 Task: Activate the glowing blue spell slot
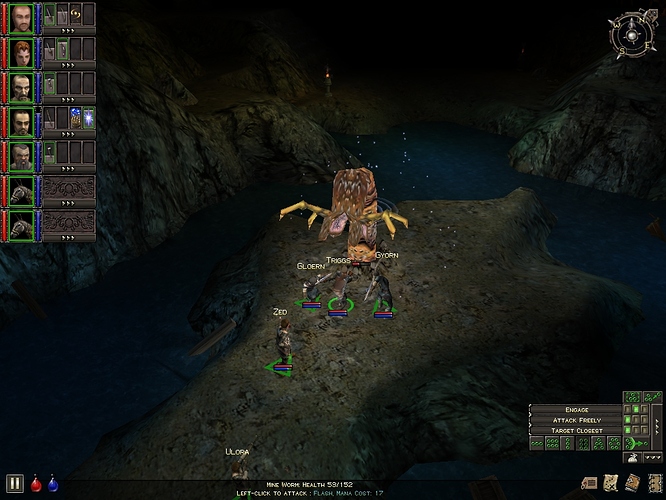click(89, 119)
